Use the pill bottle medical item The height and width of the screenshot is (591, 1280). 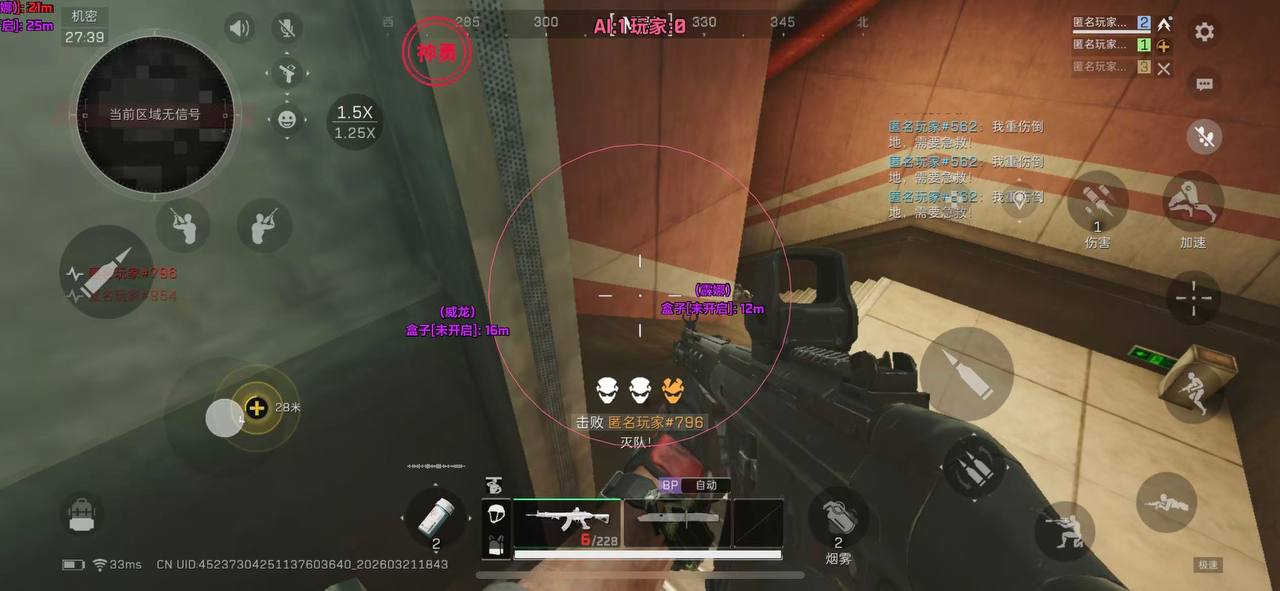pyautogui.click(x=436, y=519)
